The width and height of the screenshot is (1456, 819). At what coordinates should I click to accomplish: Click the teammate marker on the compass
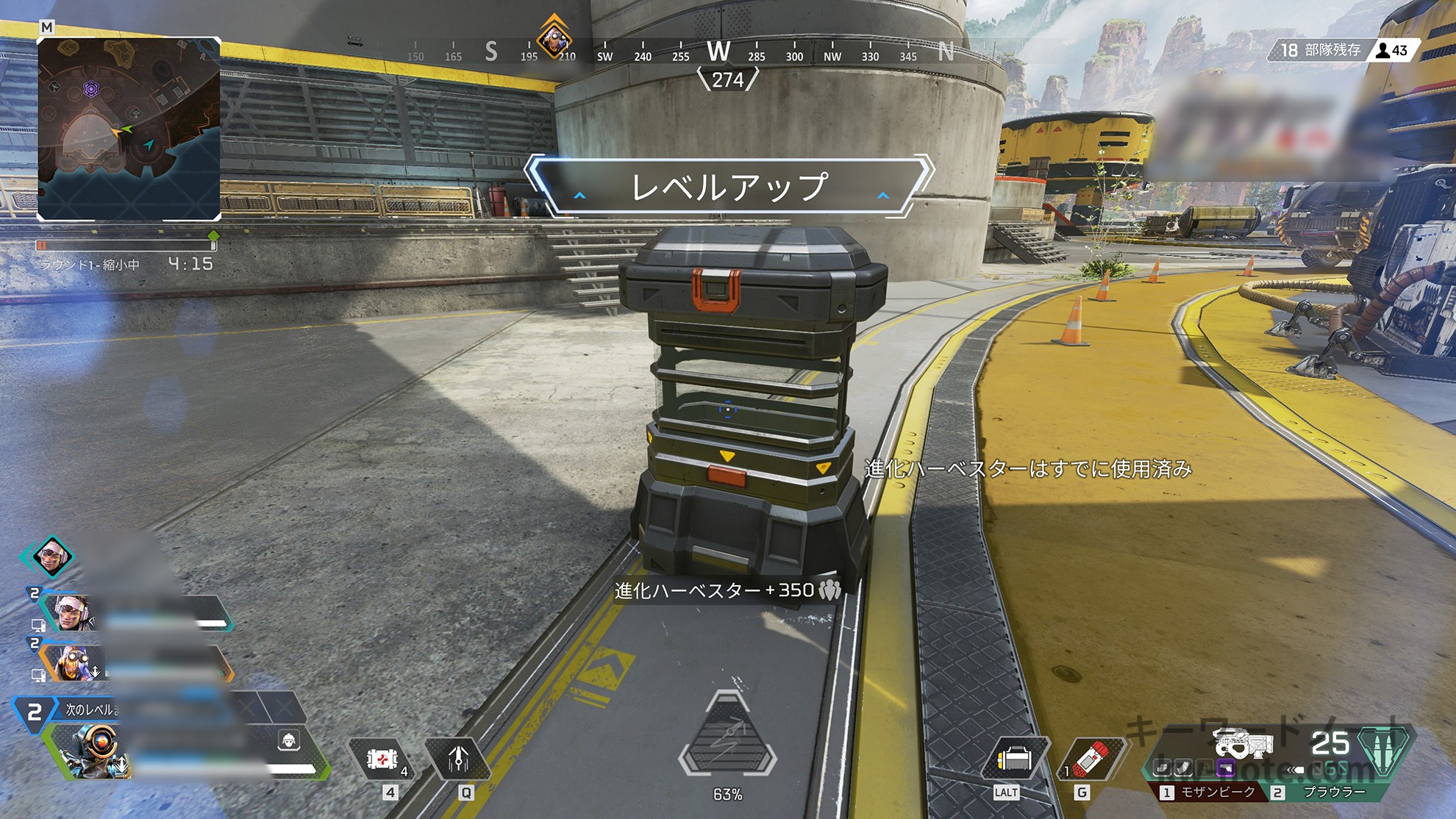click(x=553, y=38)
